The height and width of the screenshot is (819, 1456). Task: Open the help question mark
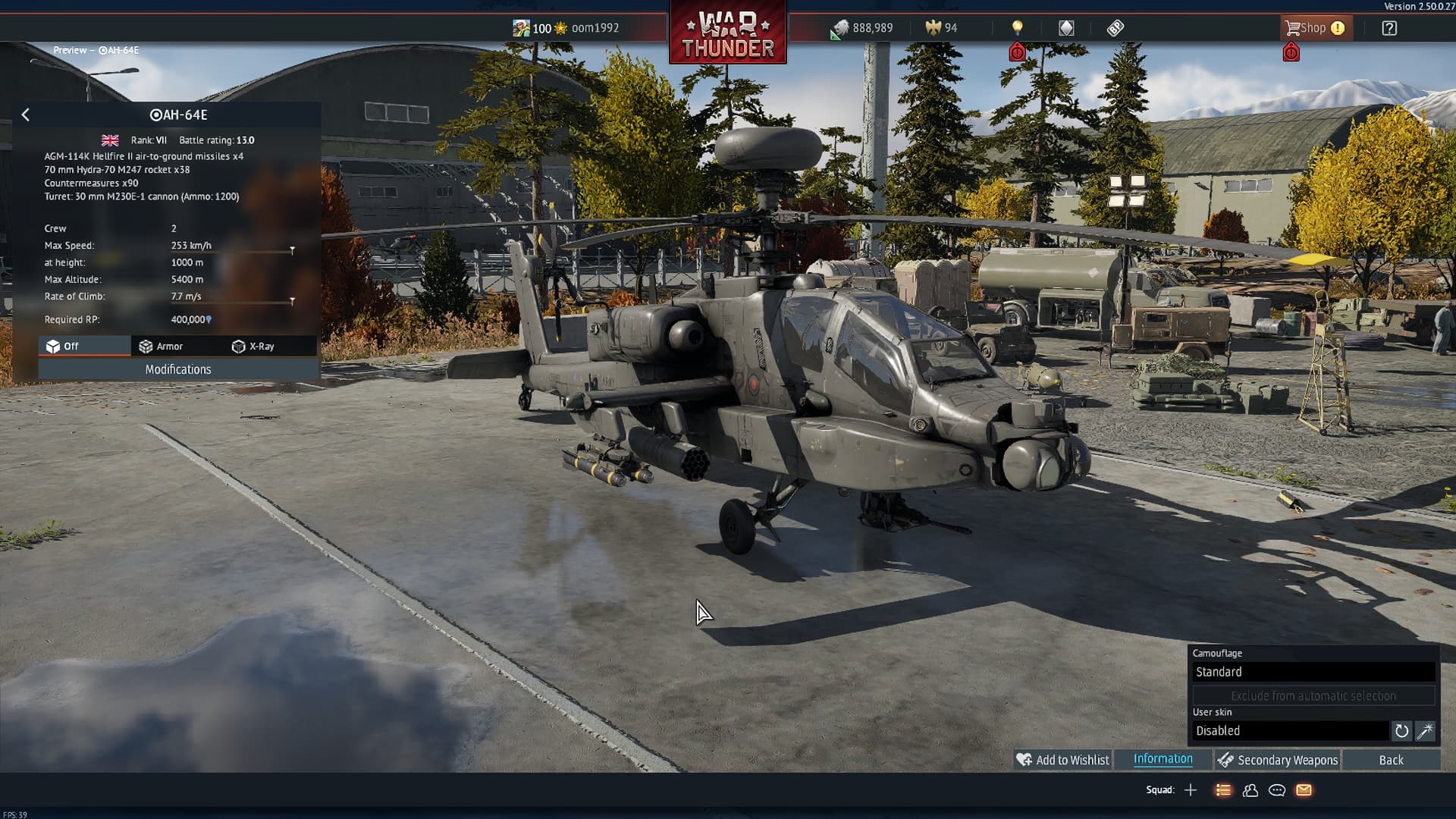[x=1389, y=28]
